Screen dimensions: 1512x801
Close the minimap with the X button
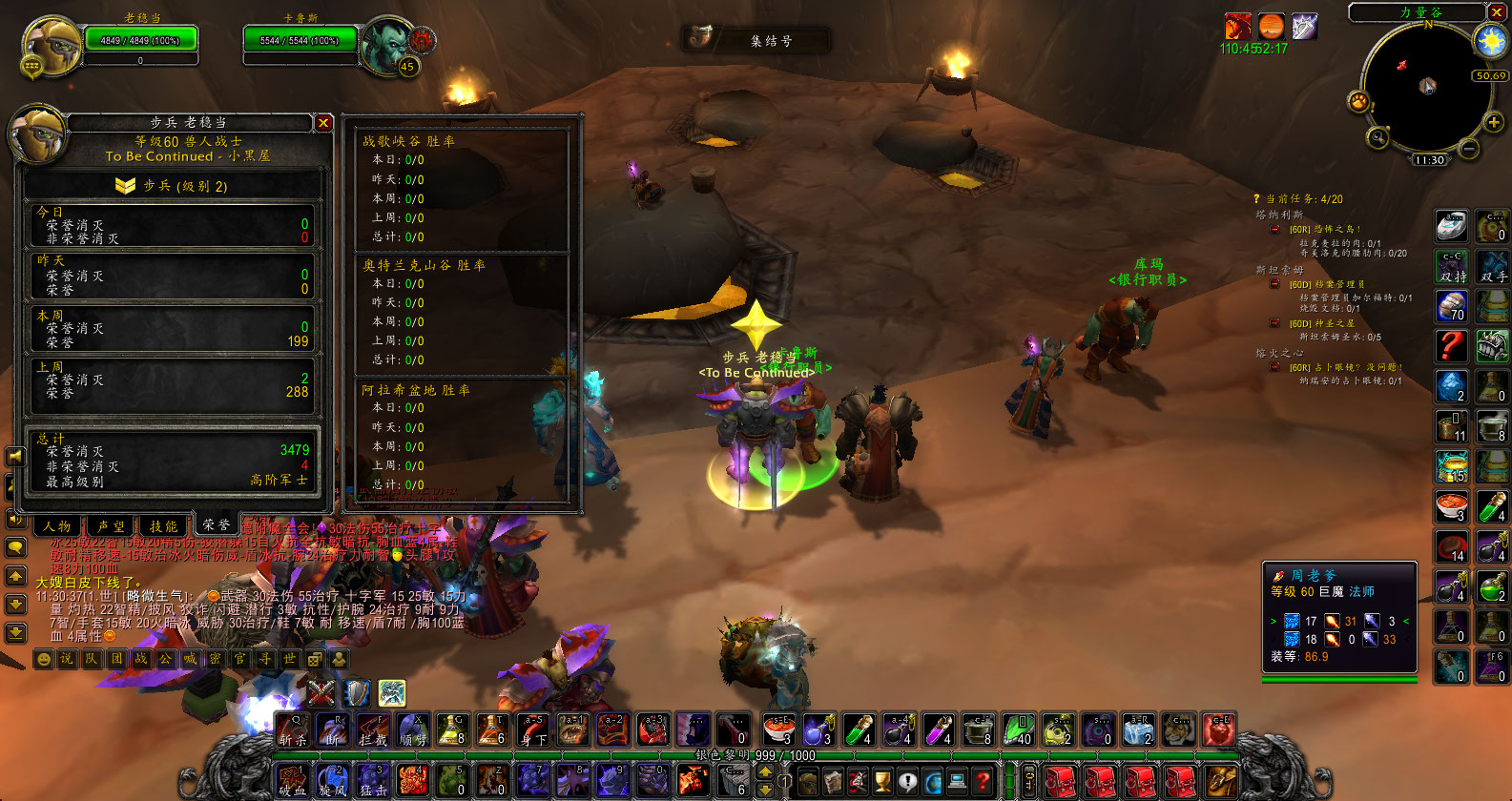point(1497,12)
